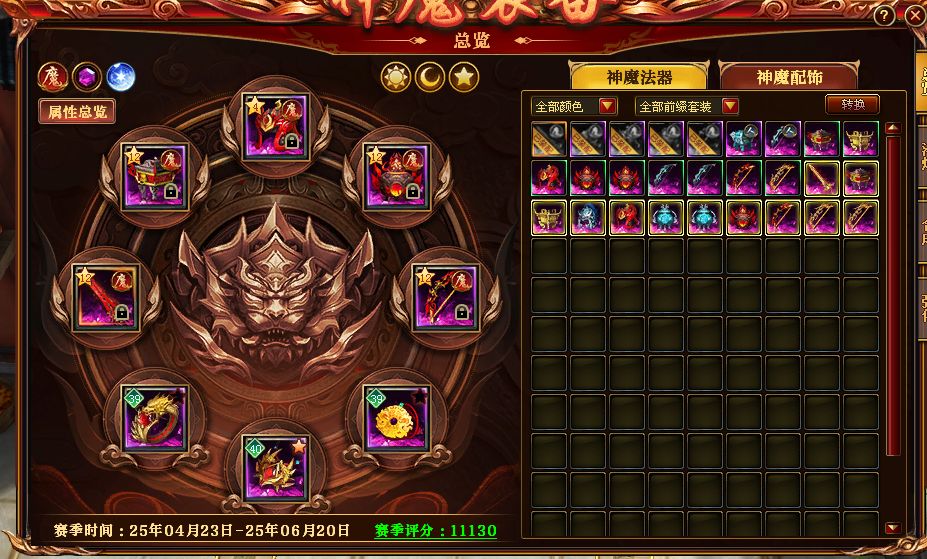Viewport: 927px width, 559px height.
Task: Click the inventory scrollbar down arrow
Action: coord(891,527)
